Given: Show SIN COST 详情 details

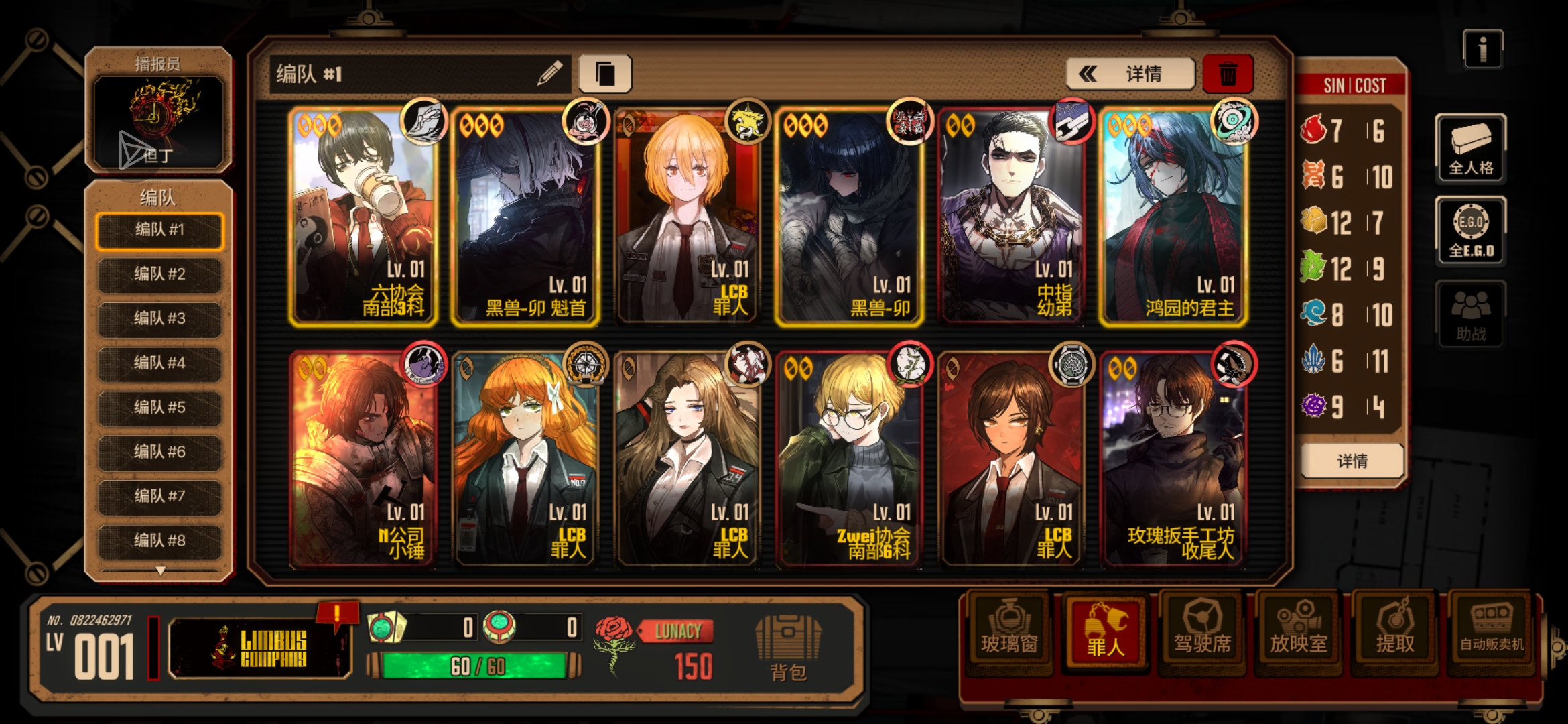Looking at the screenshot, I should click(x=1352, y=461).
